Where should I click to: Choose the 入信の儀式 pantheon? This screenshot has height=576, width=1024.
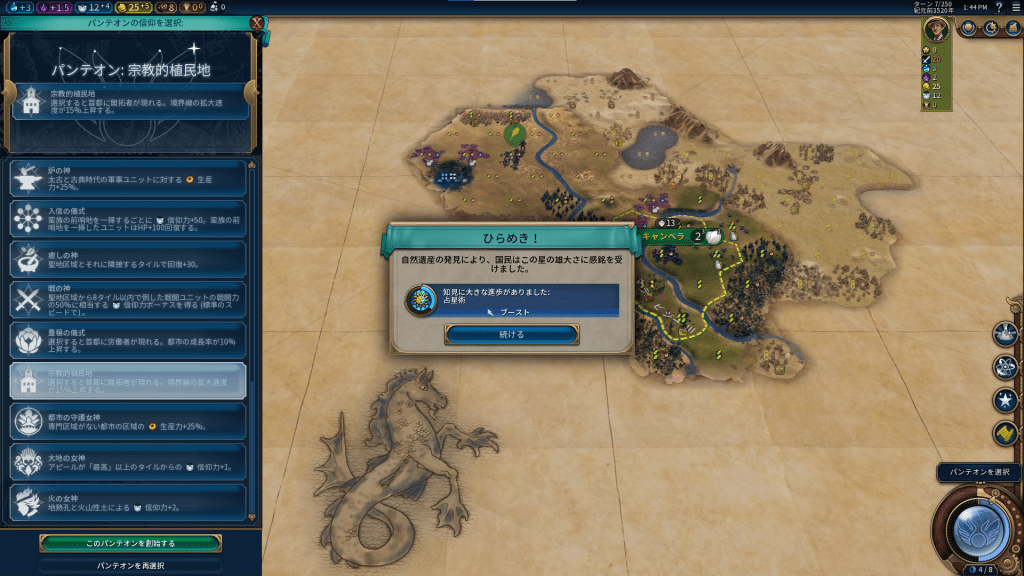point(128,219)
